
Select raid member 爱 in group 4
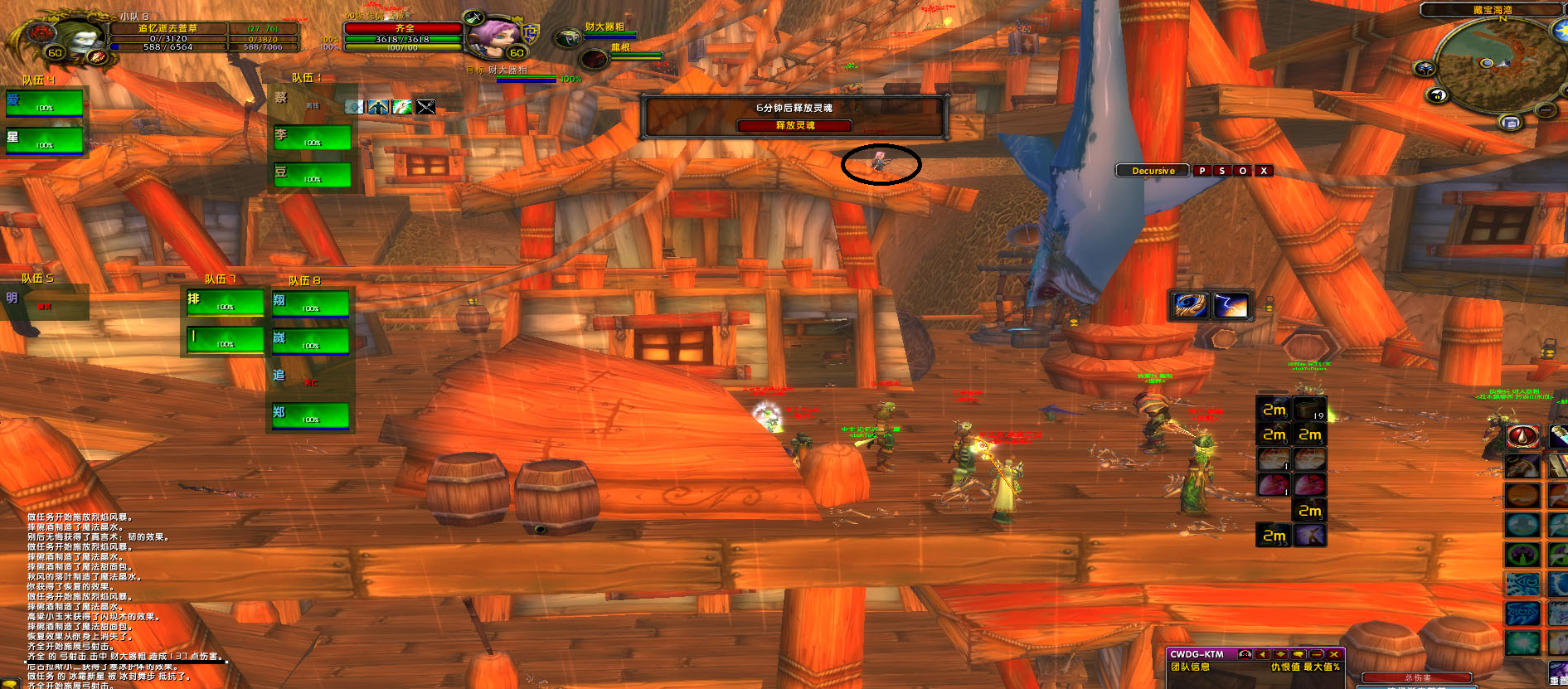(45, 103)
